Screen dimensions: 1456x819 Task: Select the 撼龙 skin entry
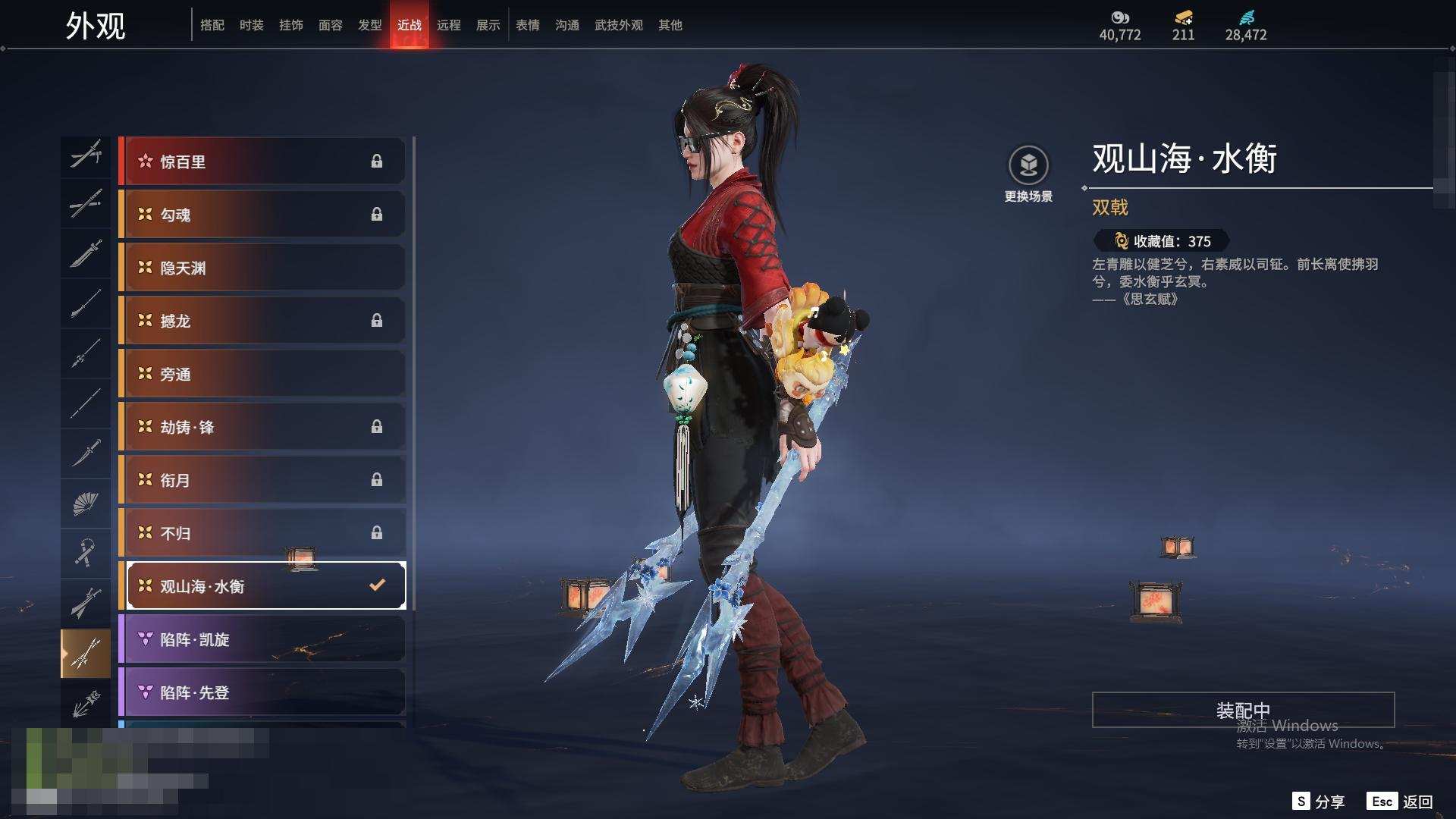pyautogui.click(x=262, y=321)
